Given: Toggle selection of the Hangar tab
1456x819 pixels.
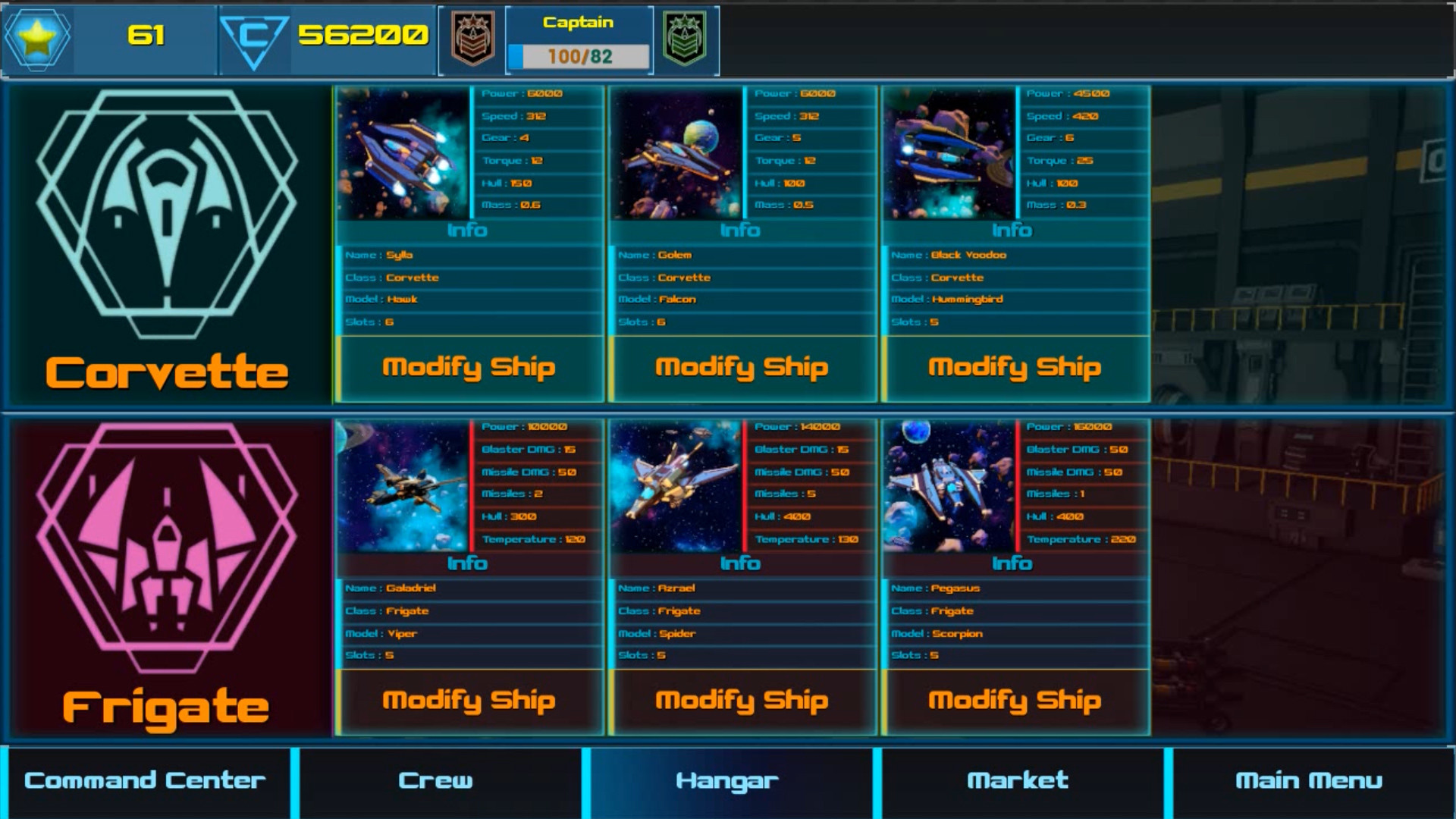Looking at the screenshot, I should 728,780.
